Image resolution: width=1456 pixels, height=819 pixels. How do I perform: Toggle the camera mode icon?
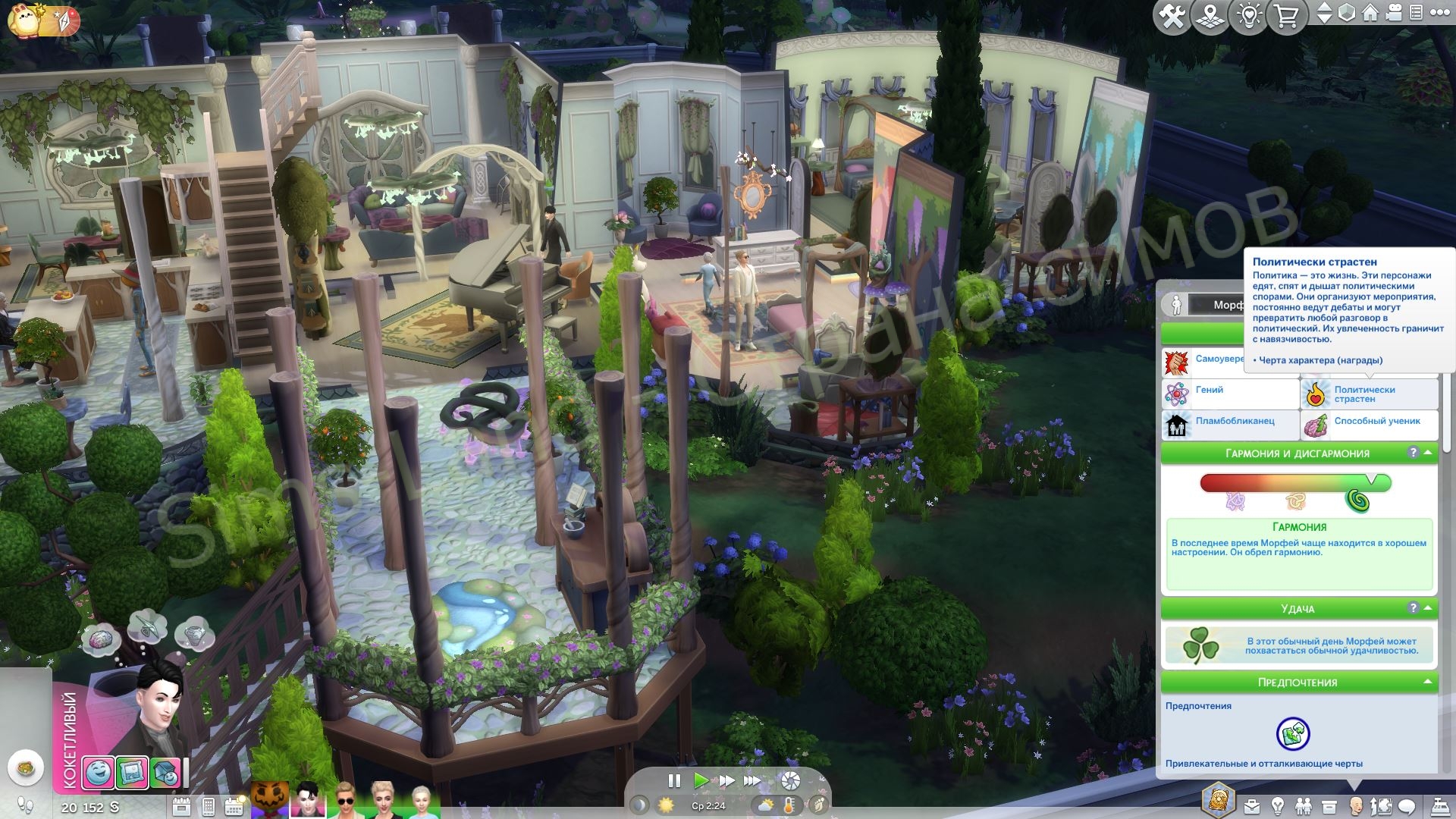tap(1394, 13)
